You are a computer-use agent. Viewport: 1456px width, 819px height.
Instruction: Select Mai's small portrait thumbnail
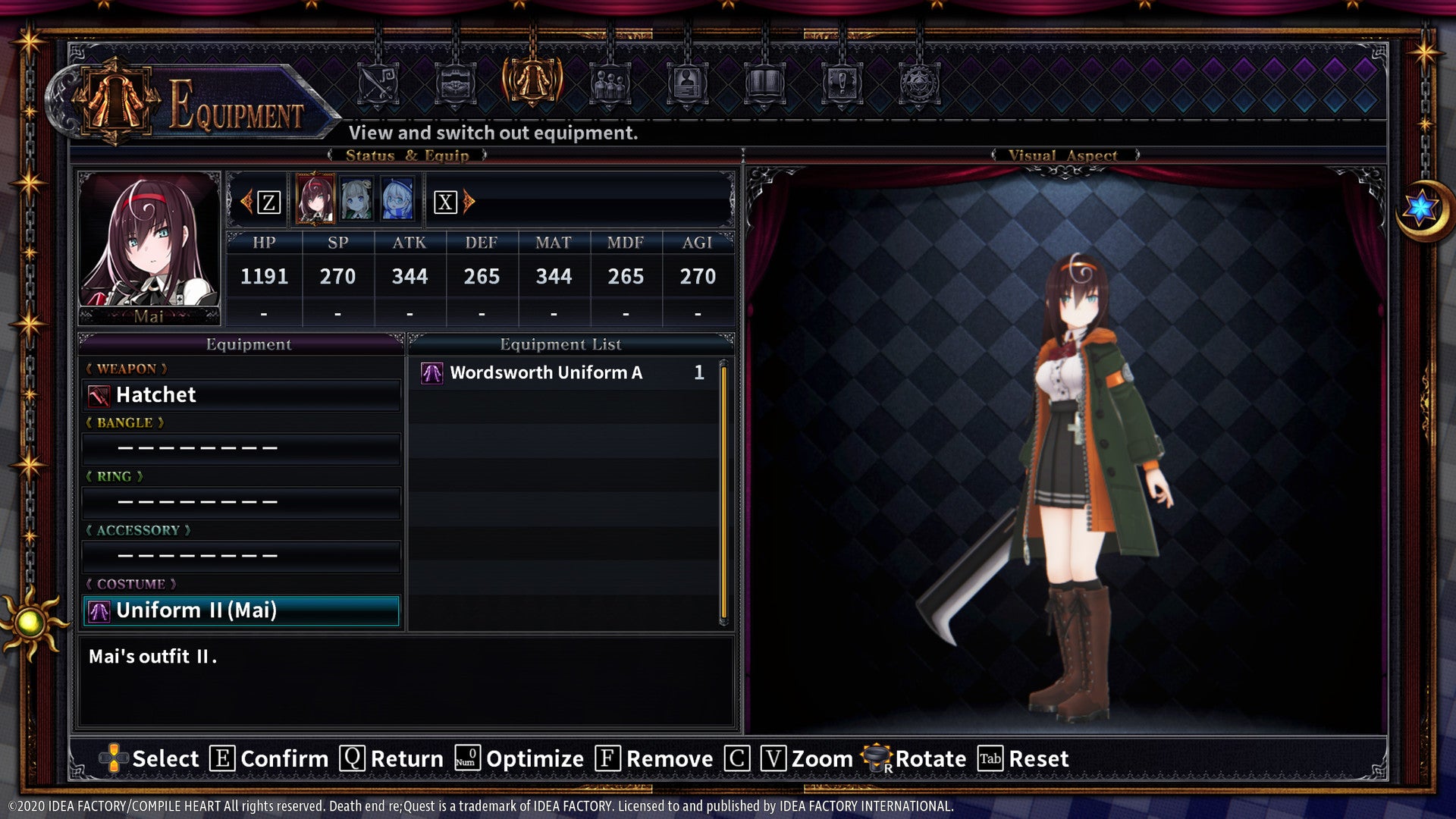click(315, 199)
